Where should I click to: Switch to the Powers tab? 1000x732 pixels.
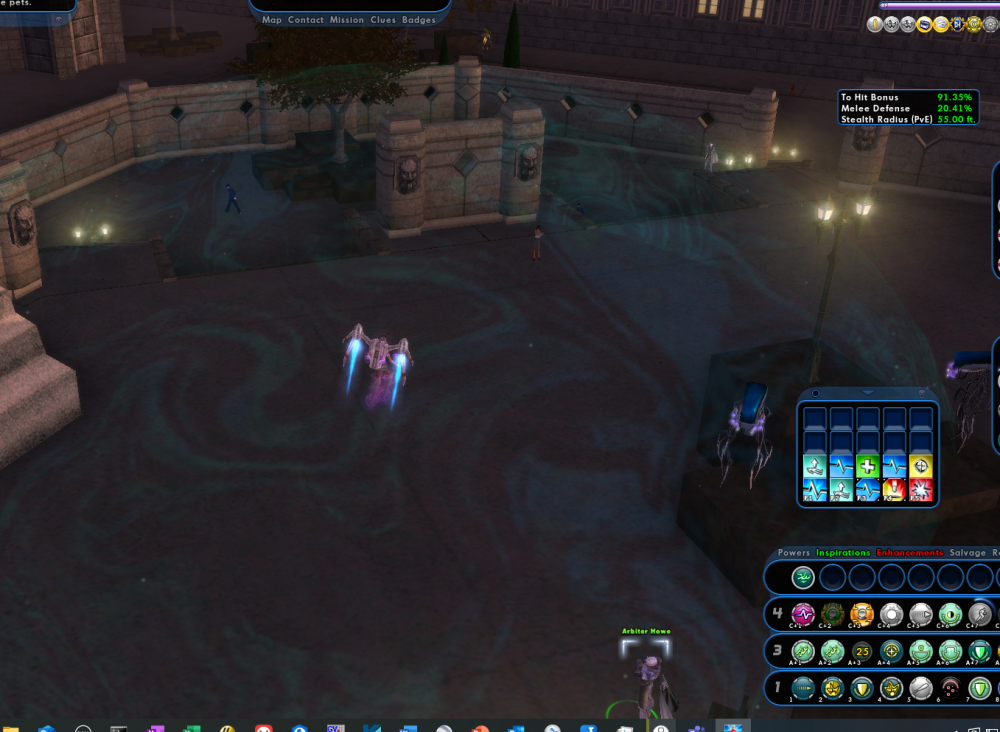tap(794, 553)
